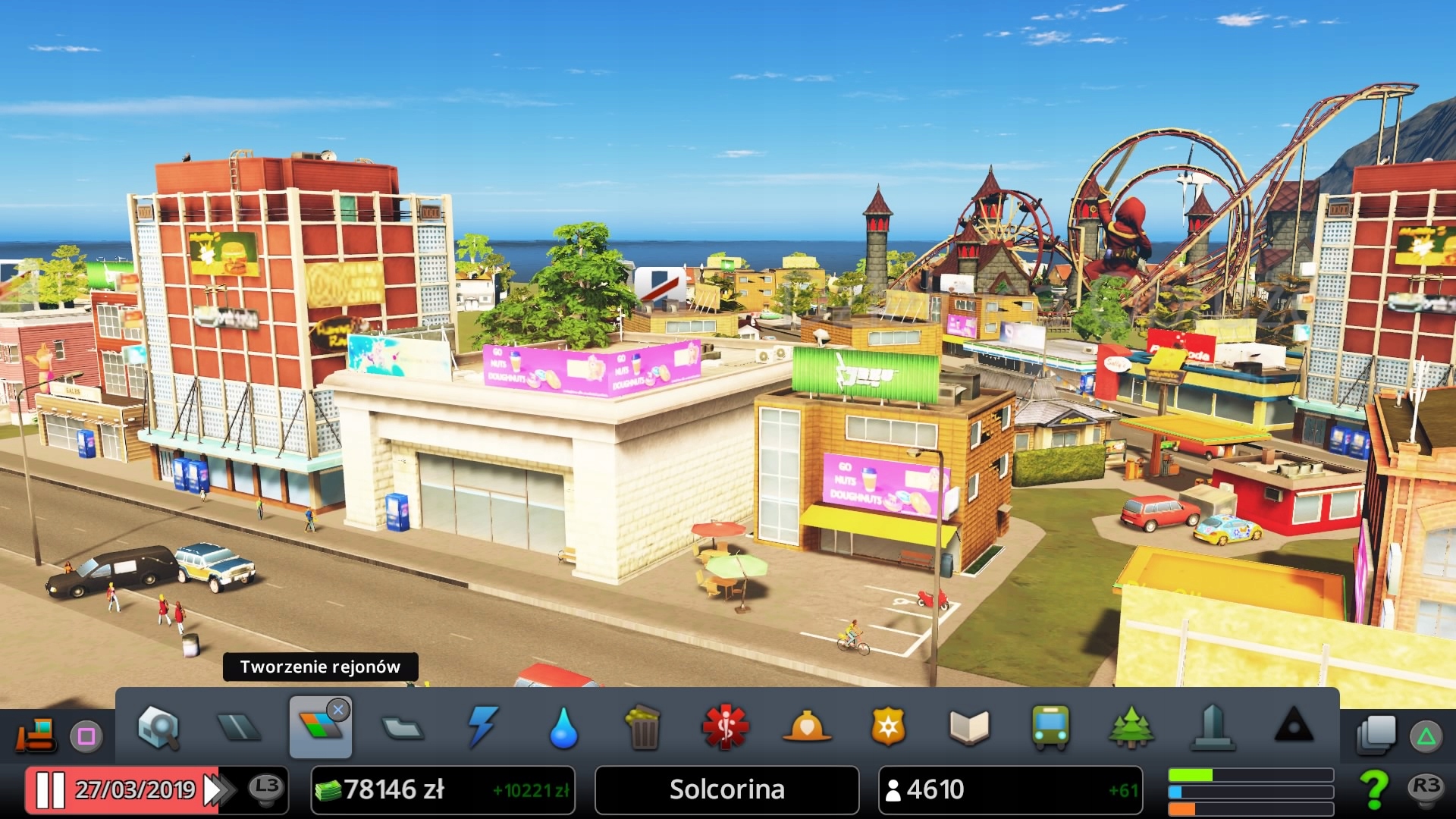Open the red healthcare menu

(725, 728)
